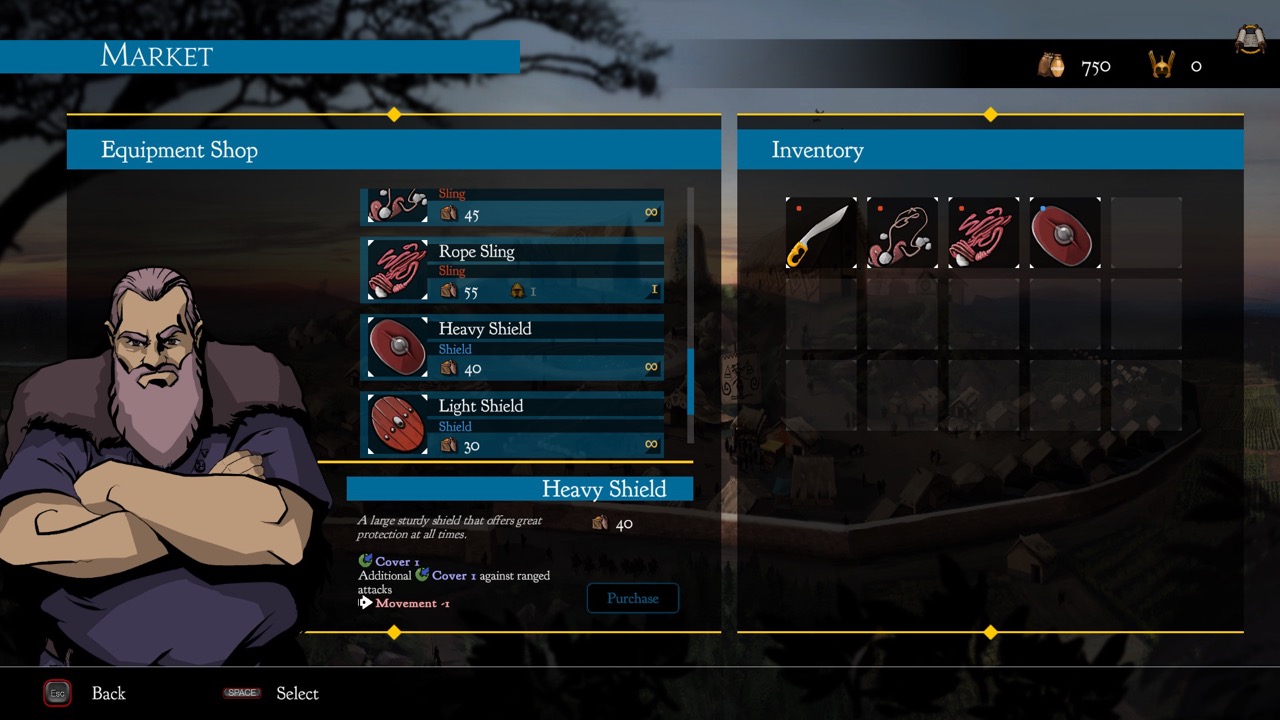
Task: Choose the red rope sling in the inventory
Action: pos(983,233)
